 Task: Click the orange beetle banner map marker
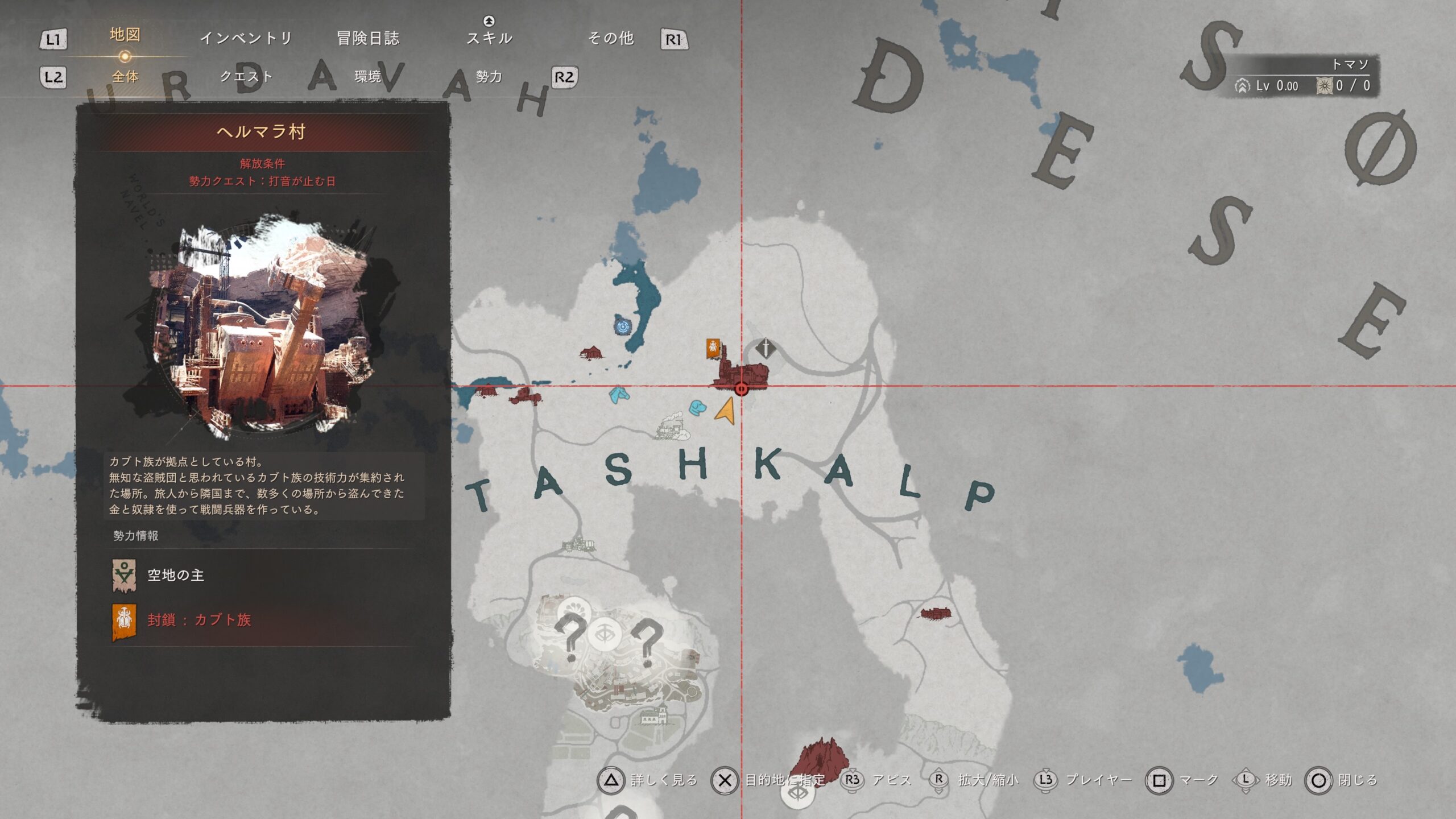pos(713,348)
